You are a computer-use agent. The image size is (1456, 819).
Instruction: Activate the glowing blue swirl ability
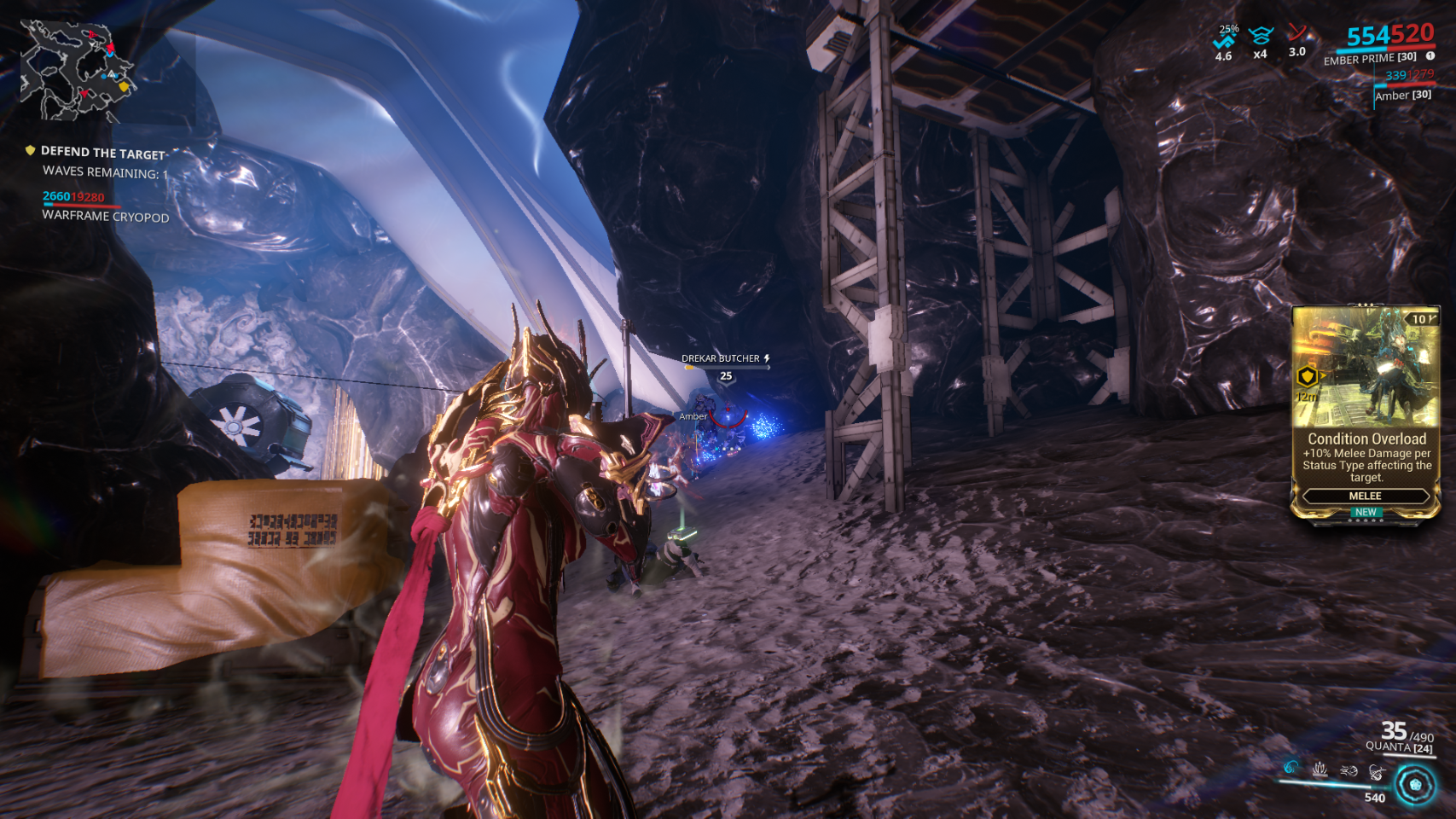(x=1291, y=768)
